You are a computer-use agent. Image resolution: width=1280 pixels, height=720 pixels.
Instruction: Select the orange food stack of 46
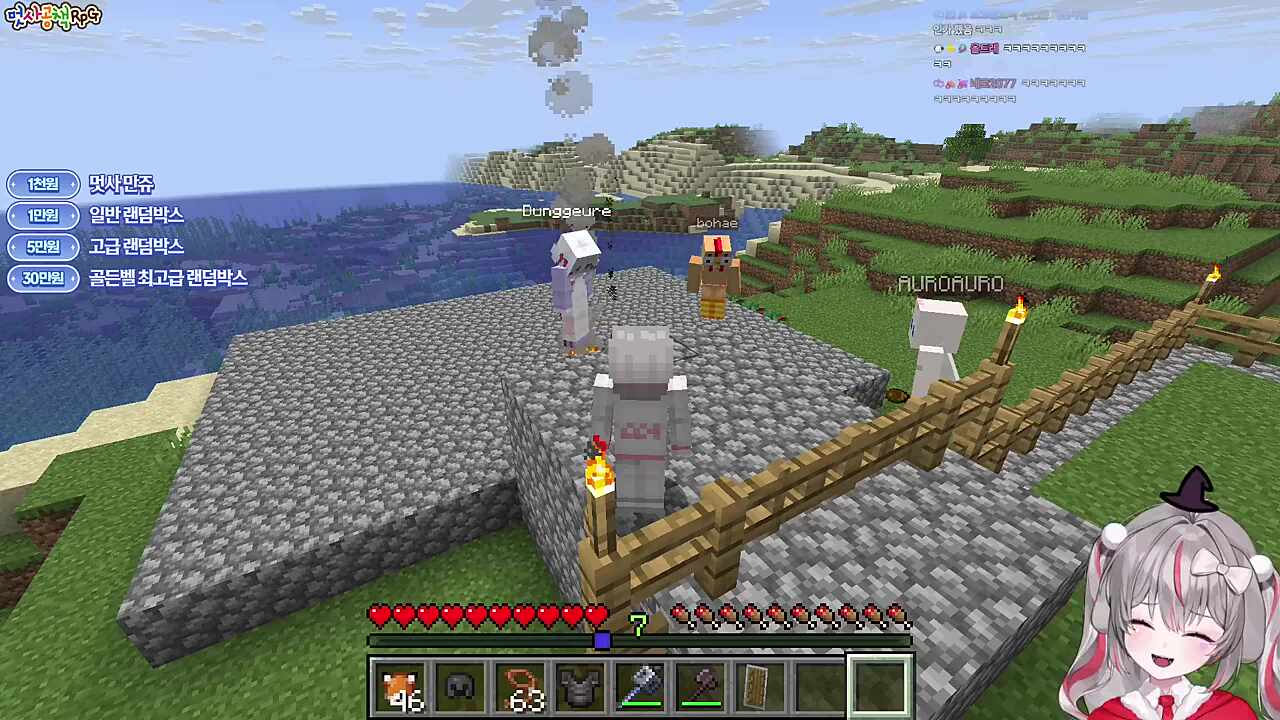pyautogui.click(x=400, y=687)
